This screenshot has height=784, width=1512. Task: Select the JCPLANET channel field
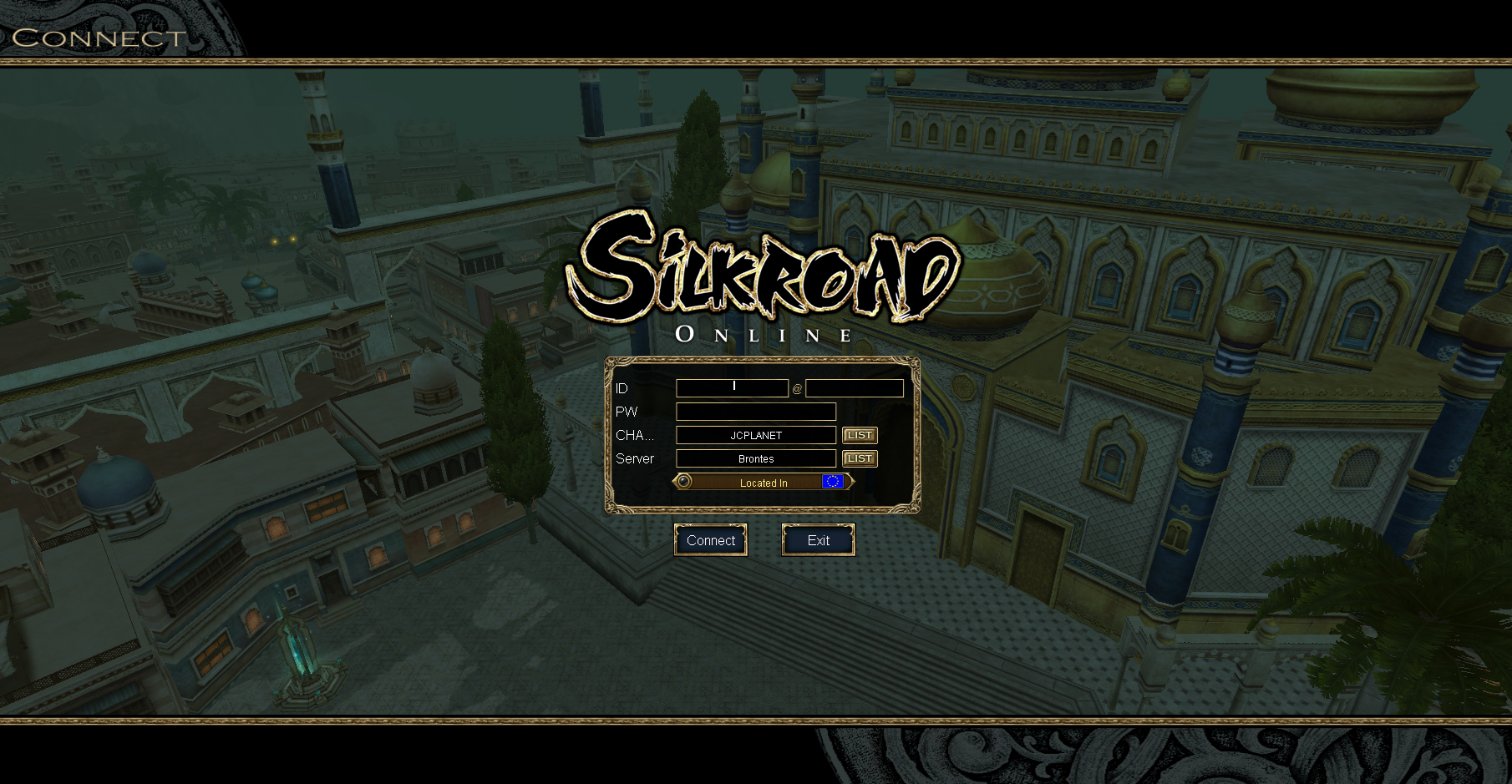(x=755, y=435)
